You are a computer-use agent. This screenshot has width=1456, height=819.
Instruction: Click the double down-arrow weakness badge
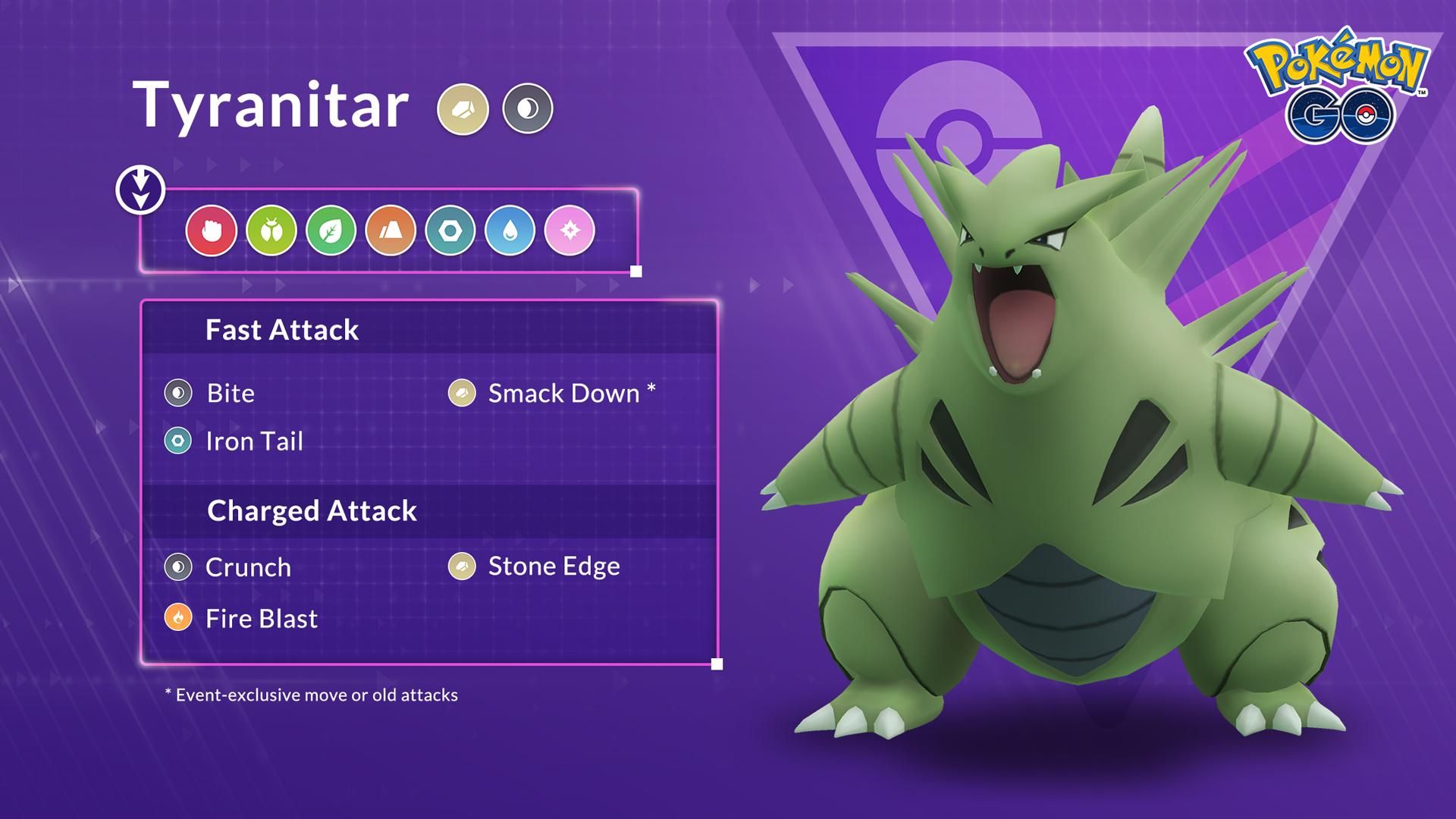coord(140,190)
